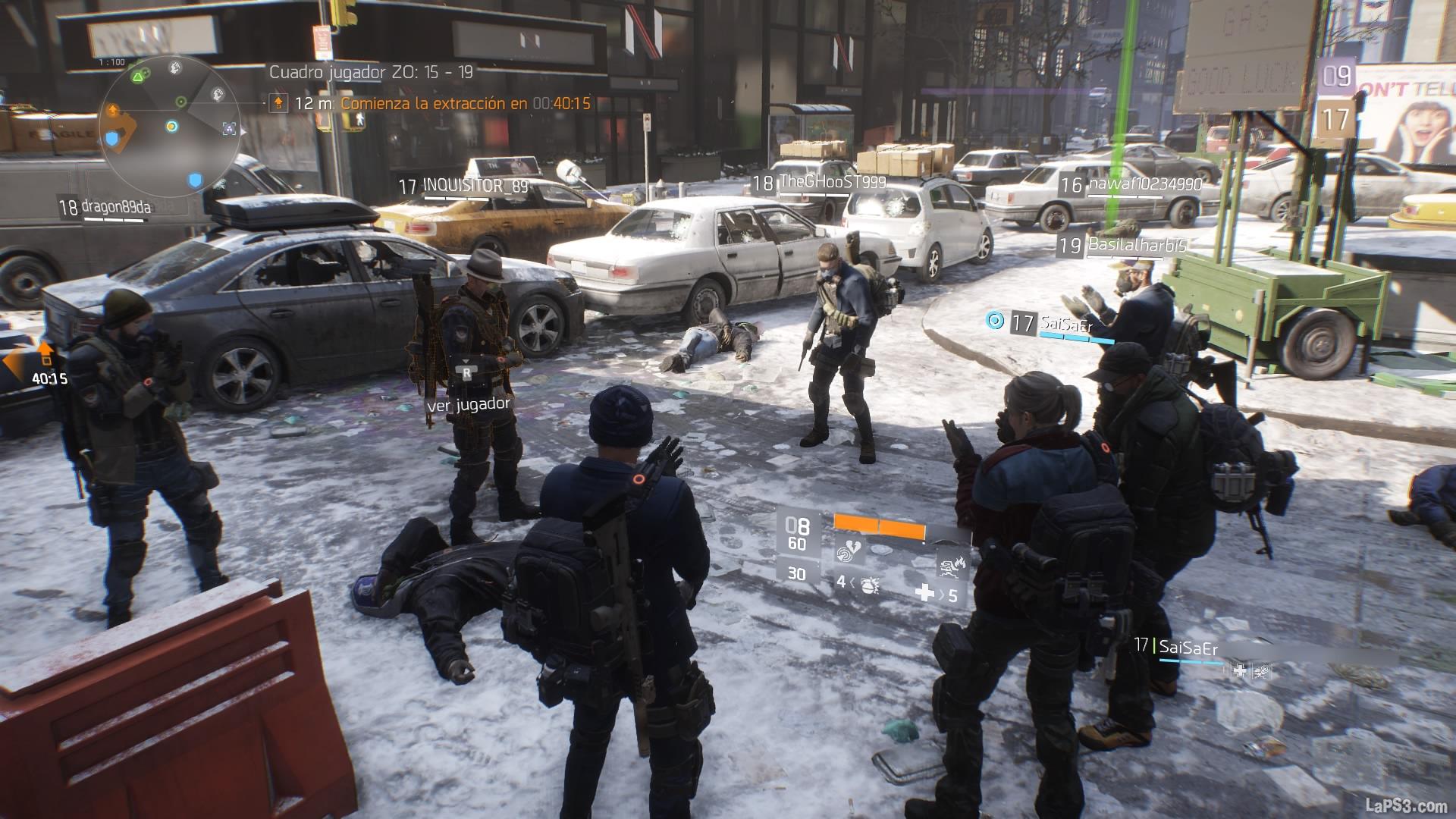Activate the flame turret skill icon
Screen dimensions: 1456x819
click(948, 565)
